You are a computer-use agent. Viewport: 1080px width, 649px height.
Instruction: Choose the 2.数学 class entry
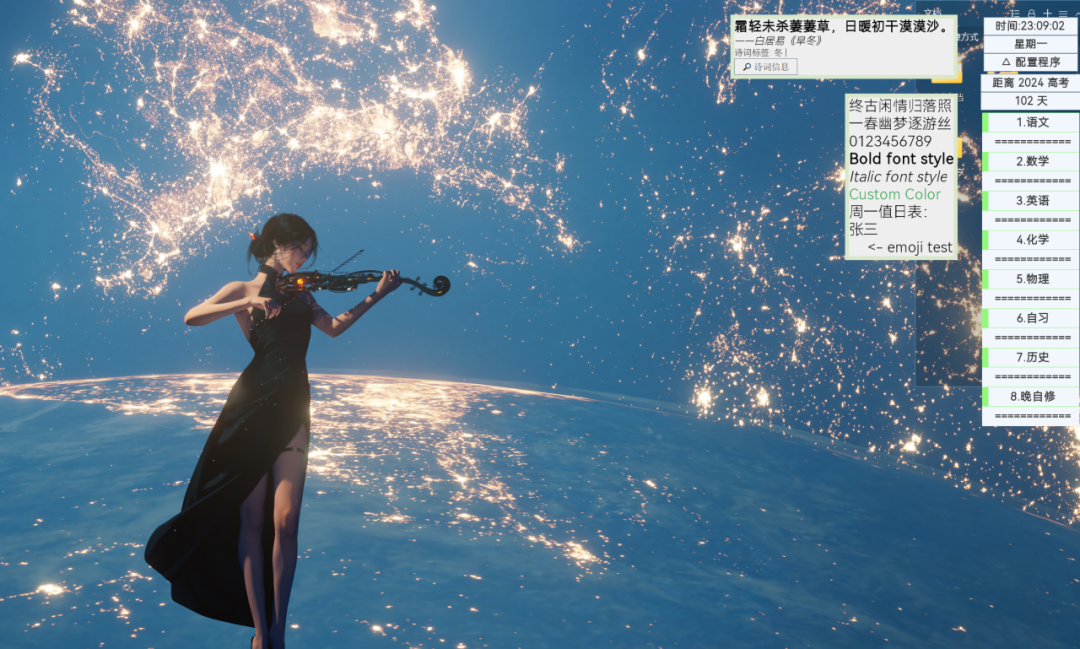coord(1032,161)
